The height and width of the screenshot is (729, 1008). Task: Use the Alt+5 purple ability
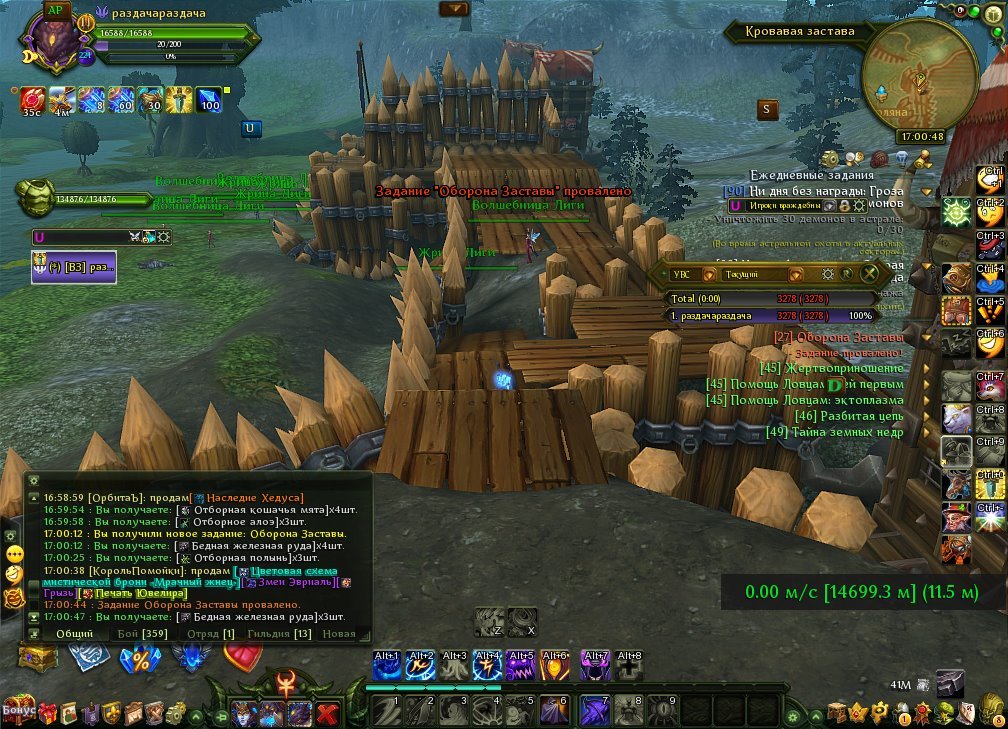520,665
